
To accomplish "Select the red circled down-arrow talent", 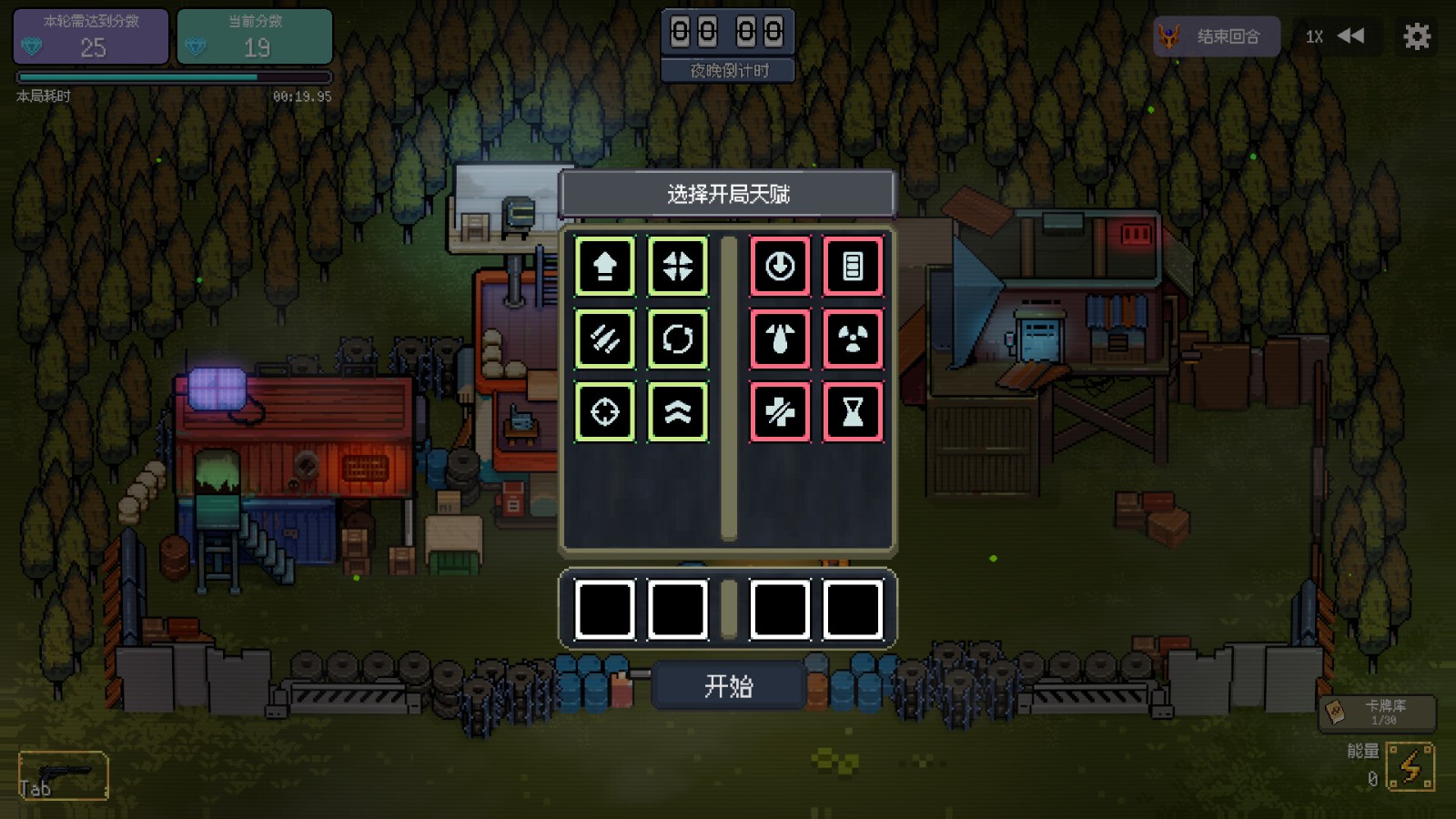I will tap(780, 266).
